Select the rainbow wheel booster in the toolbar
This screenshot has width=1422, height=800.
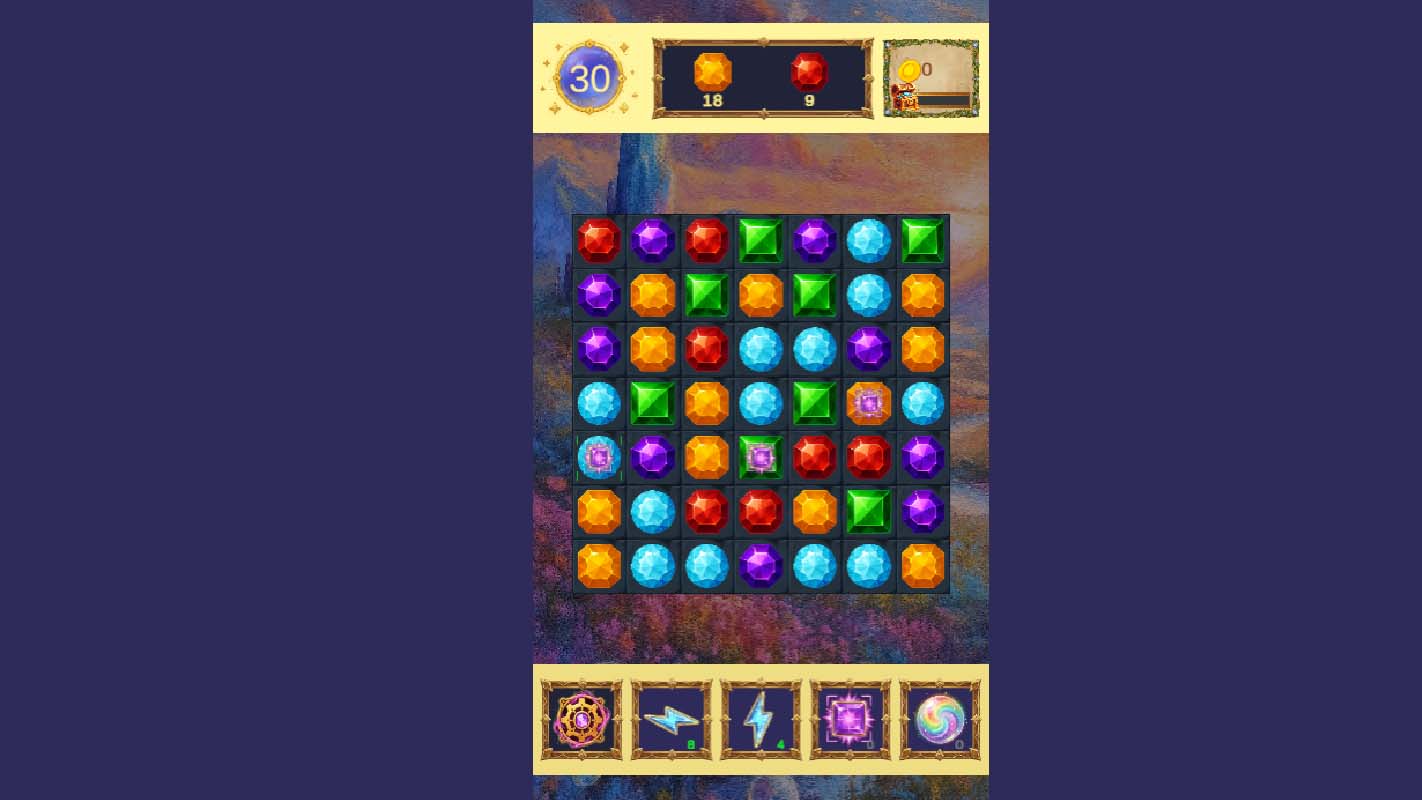point(581,717)
